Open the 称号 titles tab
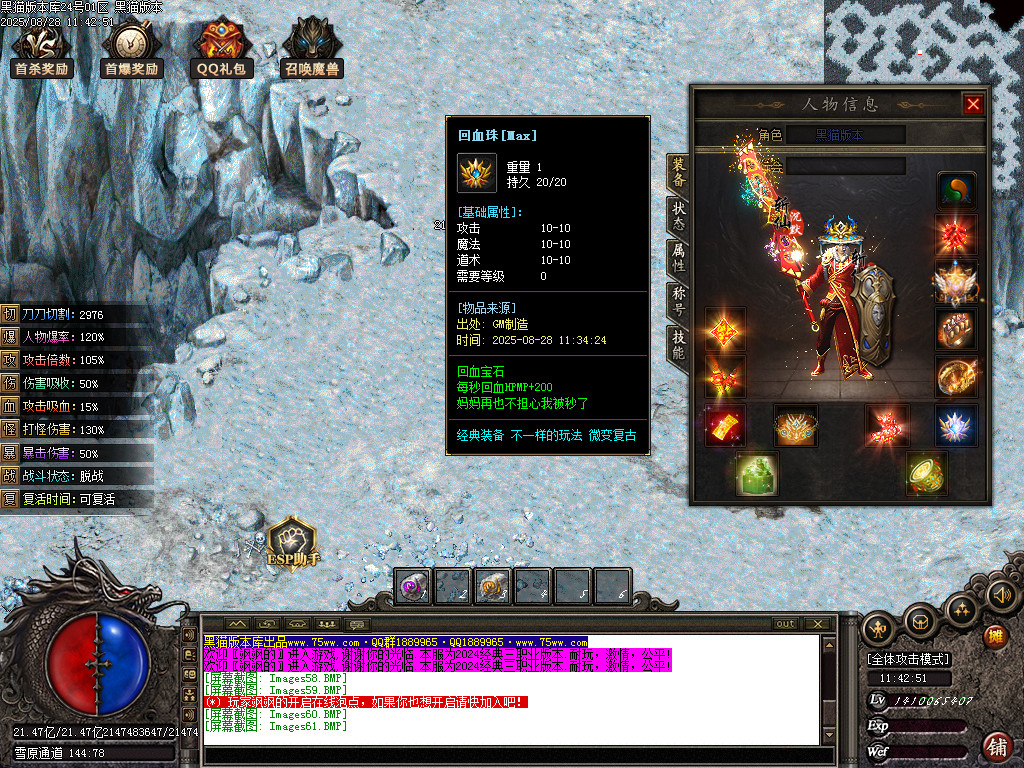This screenshot has height=768, width=1024. (x=678, y=301)
